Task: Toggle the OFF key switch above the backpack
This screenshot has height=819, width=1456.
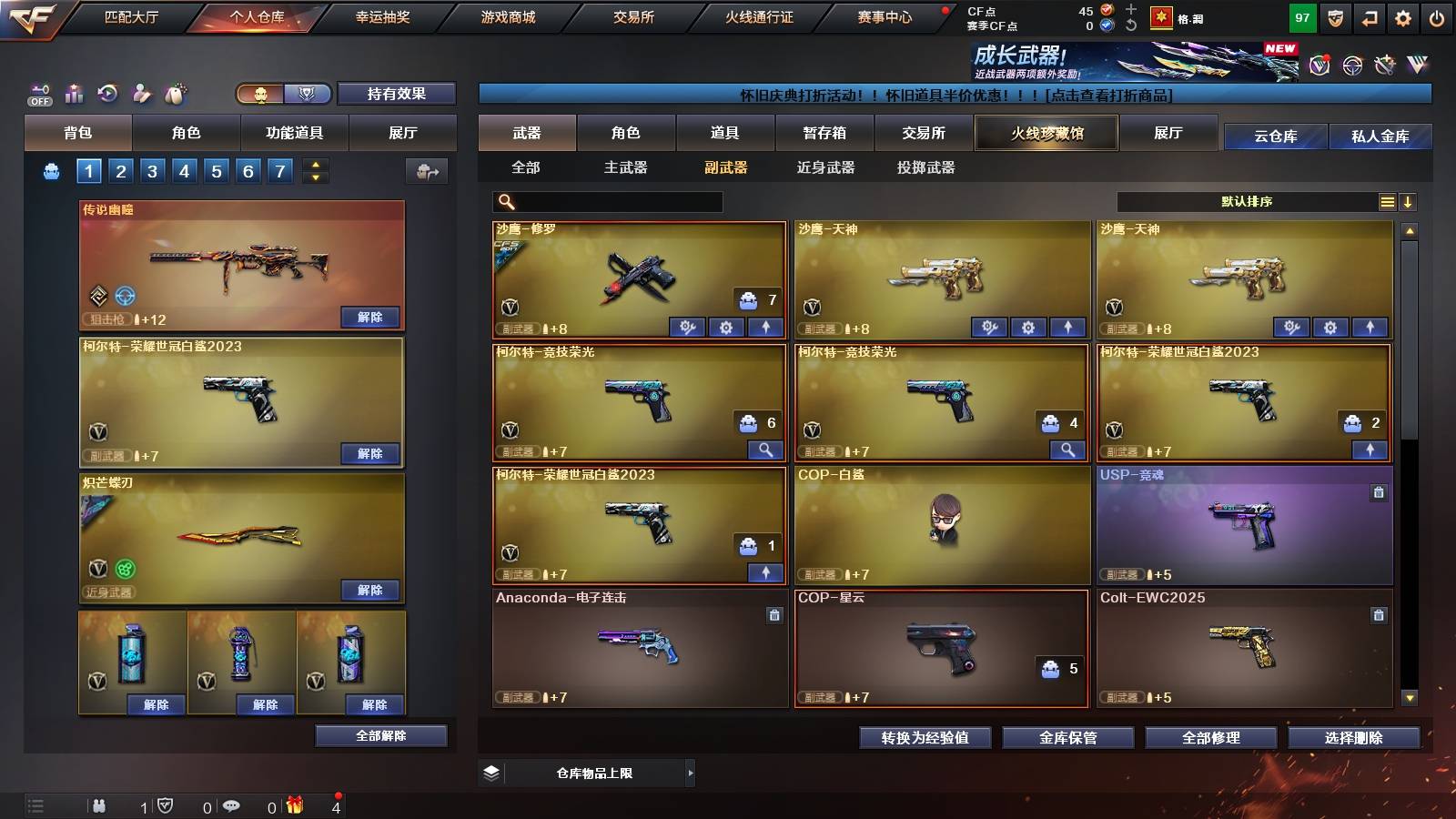Action: [x=38, y=94]
